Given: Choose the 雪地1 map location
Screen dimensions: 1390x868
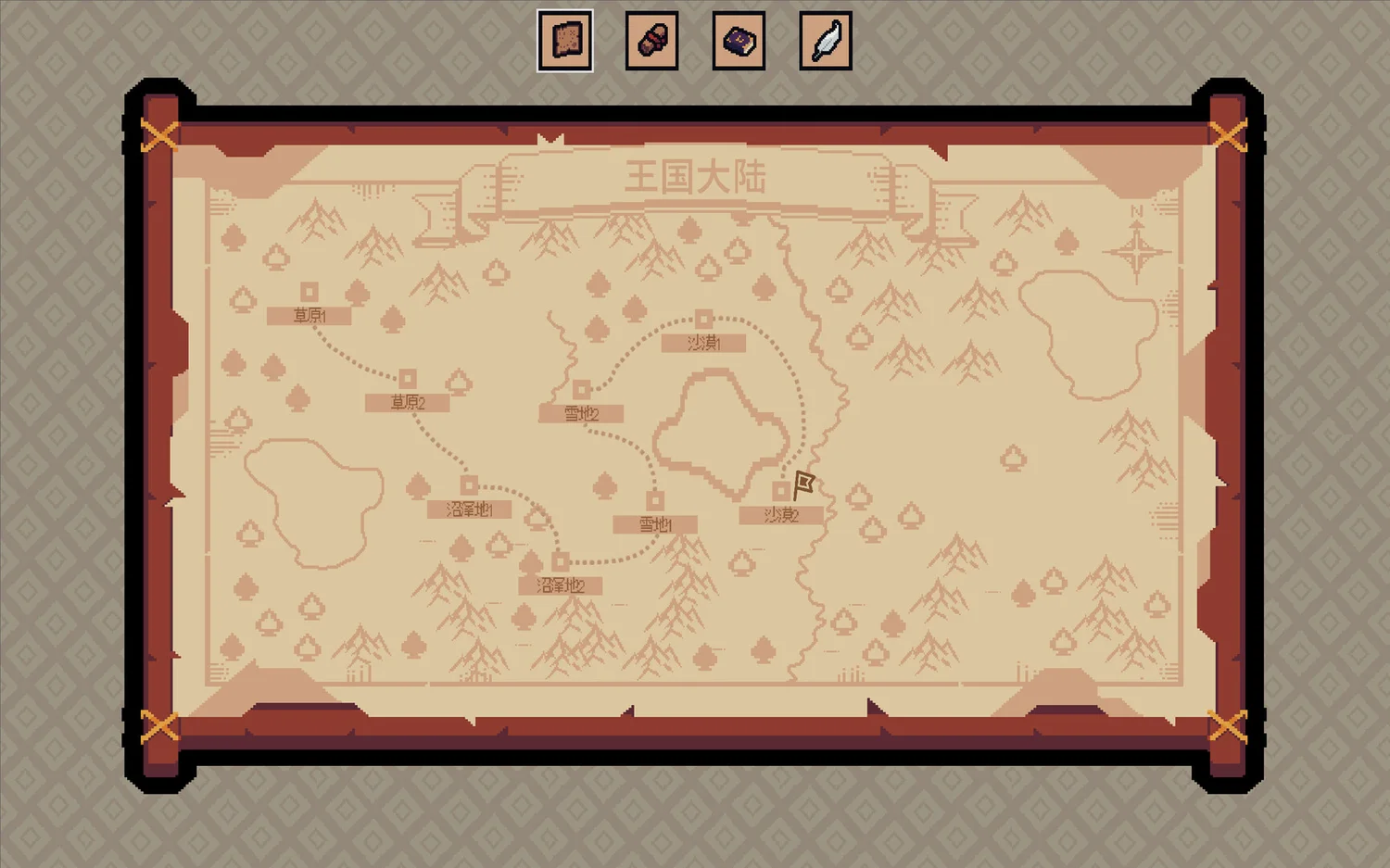Looking at the screenshot, I should 655,501.
